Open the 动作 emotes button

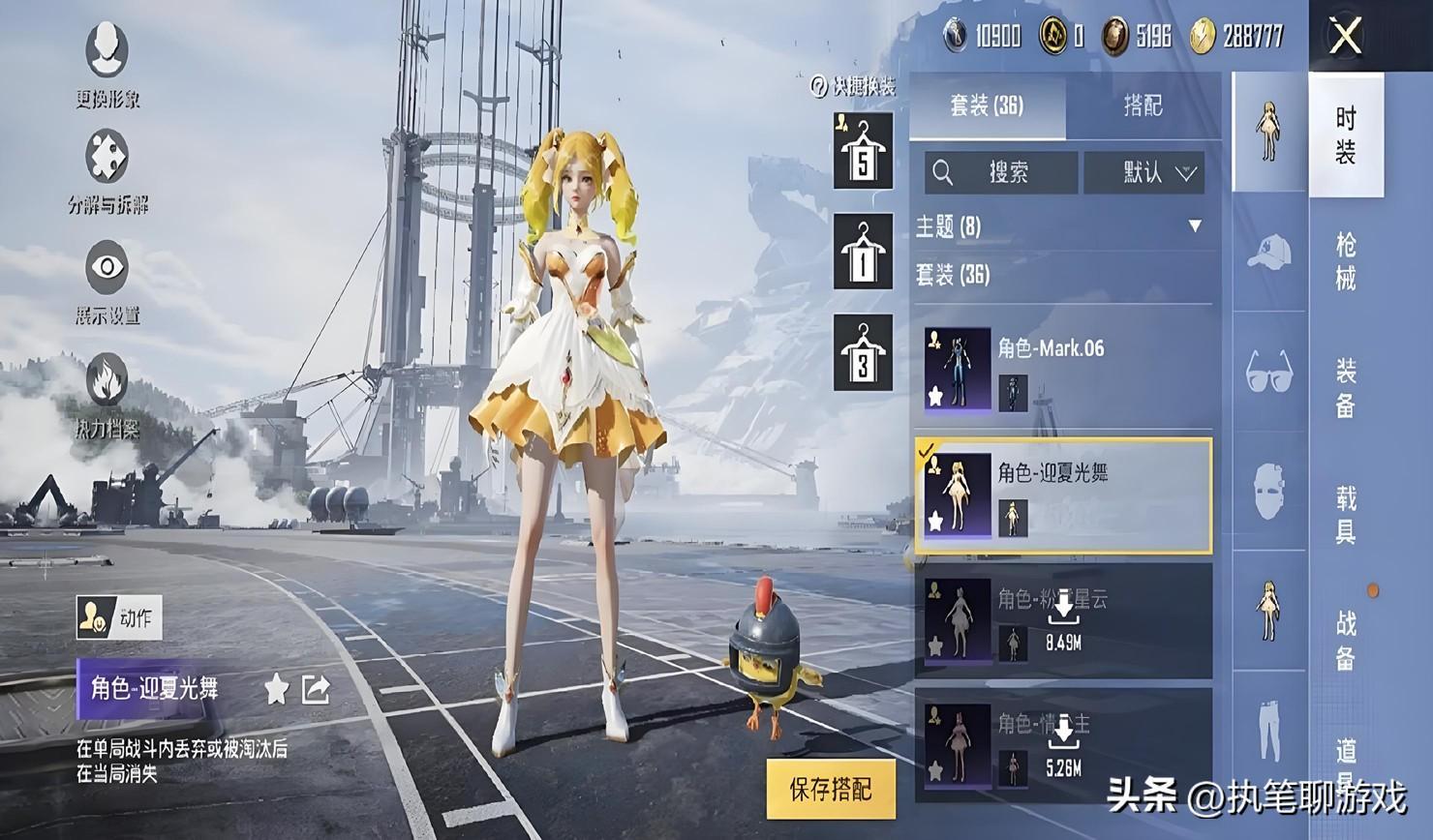coord(119,617)
